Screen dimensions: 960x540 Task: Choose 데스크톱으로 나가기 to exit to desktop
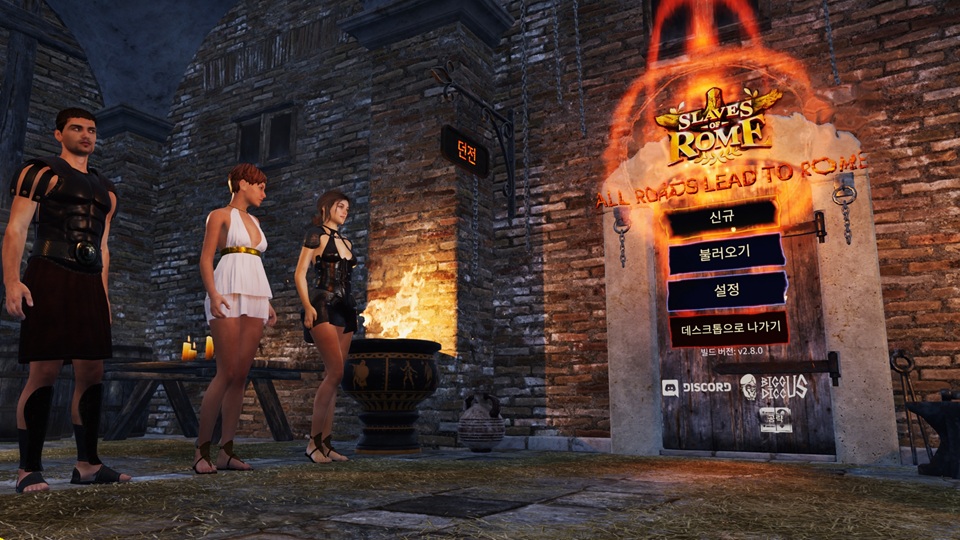pyautogui.click(x=727, y=328)
